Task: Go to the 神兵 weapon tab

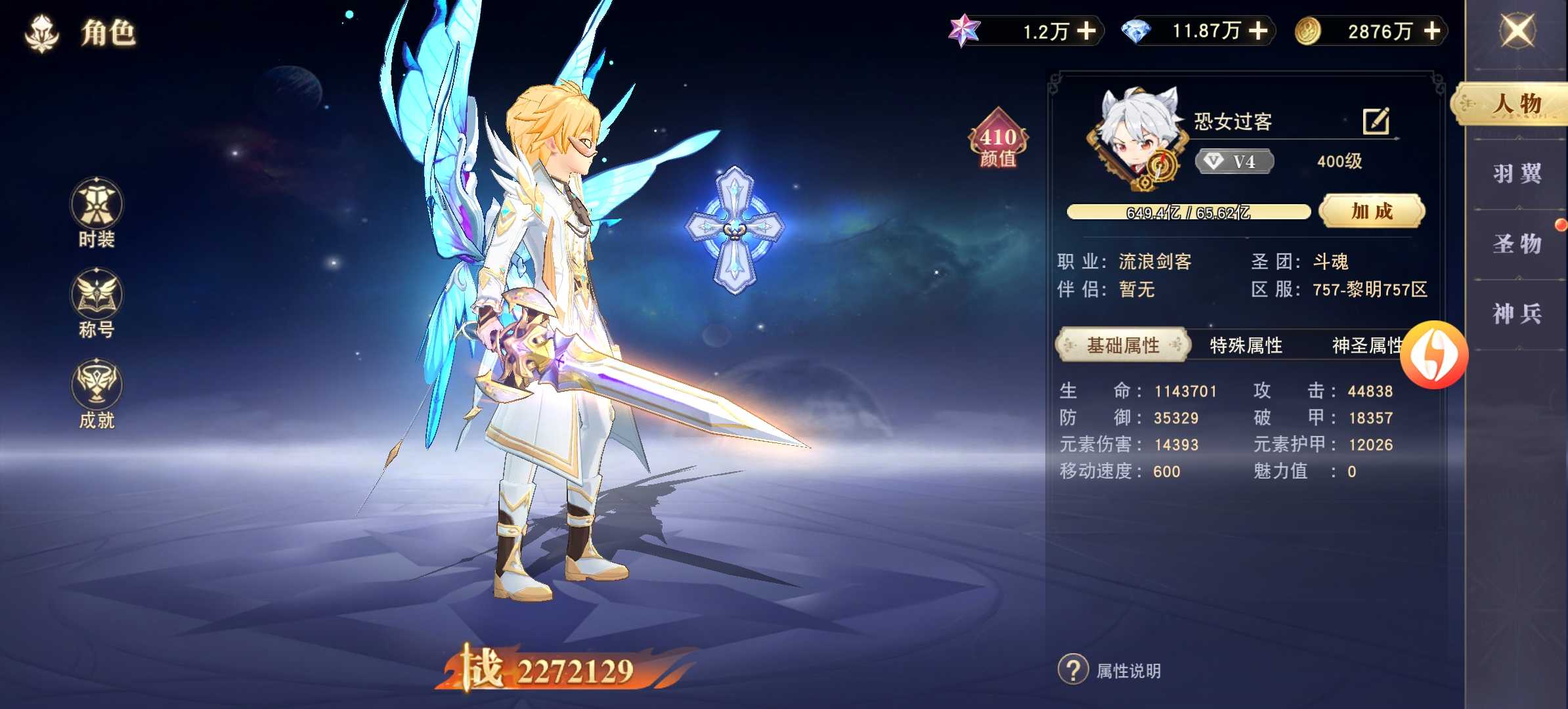Action: click(1517, 314)
